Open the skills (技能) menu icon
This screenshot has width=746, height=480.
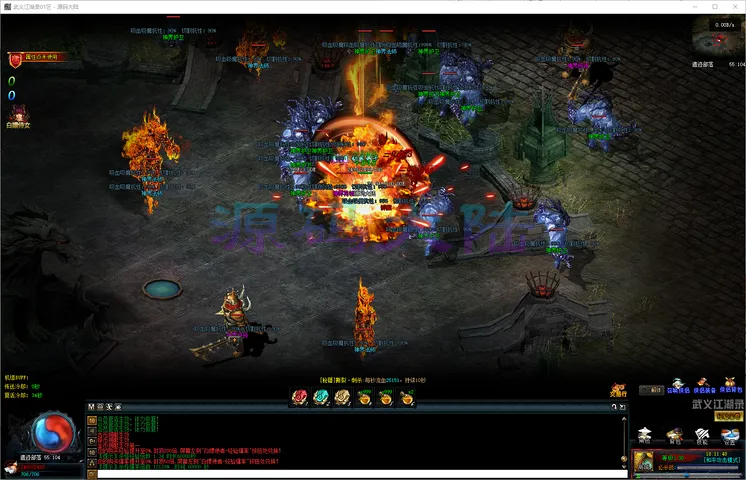pyautogui.click(x=703, y=434)
